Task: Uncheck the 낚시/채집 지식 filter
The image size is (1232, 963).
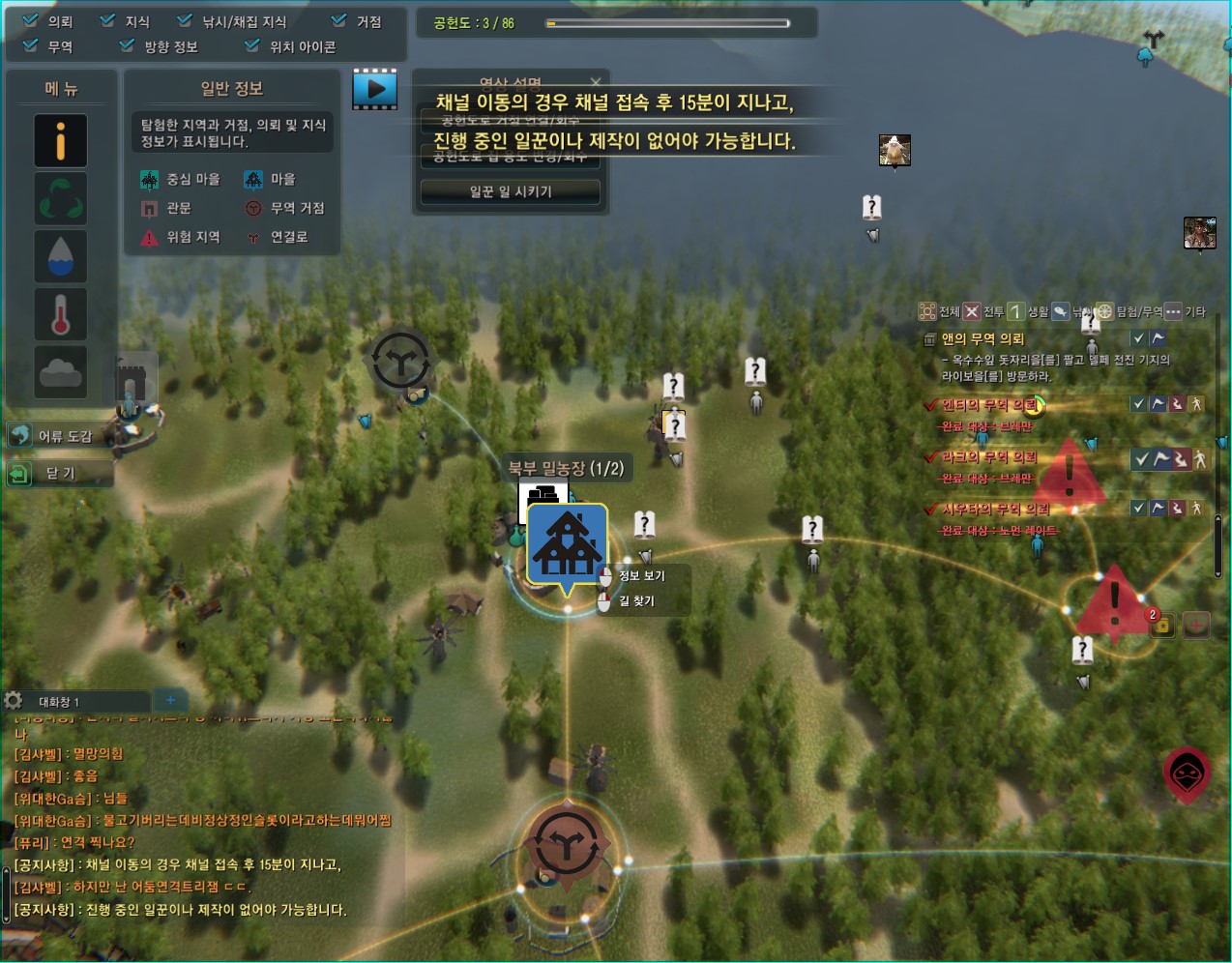Action: 185,20
